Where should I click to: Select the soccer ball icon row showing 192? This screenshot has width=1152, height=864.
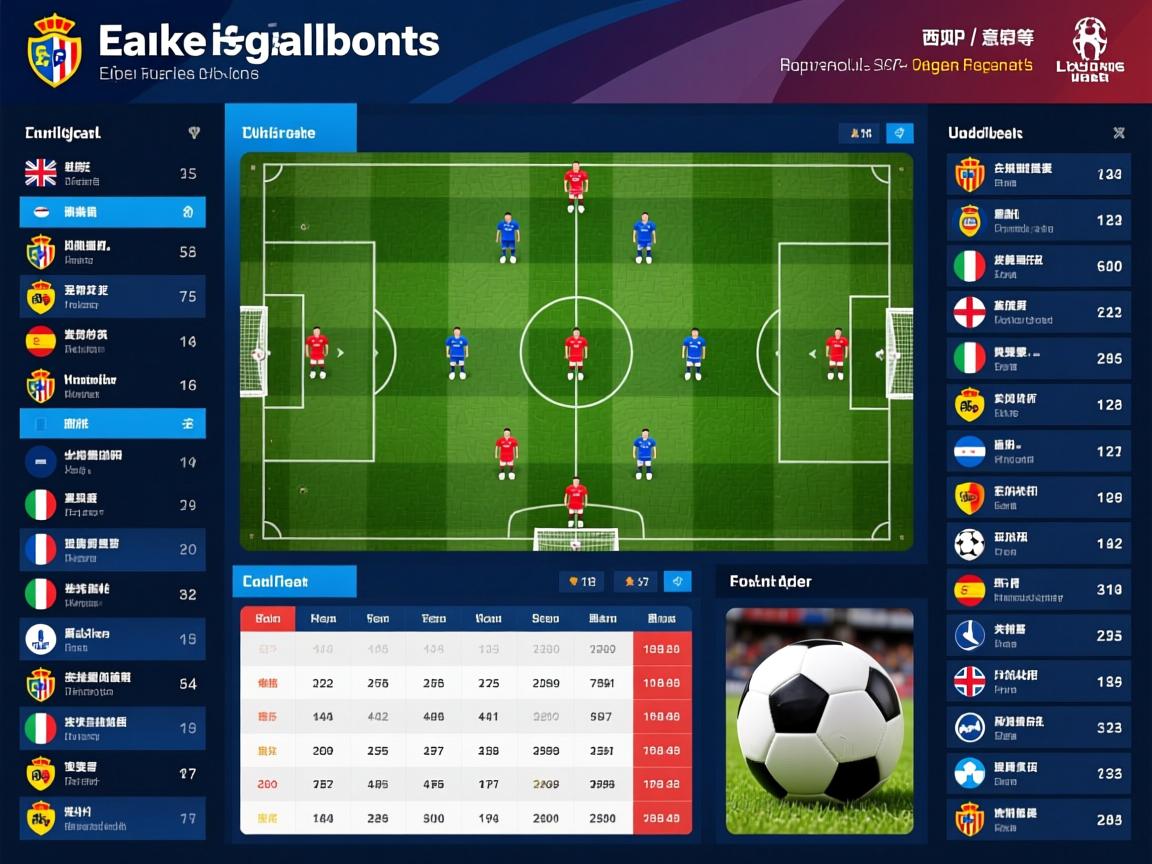tap(1038, 544)
